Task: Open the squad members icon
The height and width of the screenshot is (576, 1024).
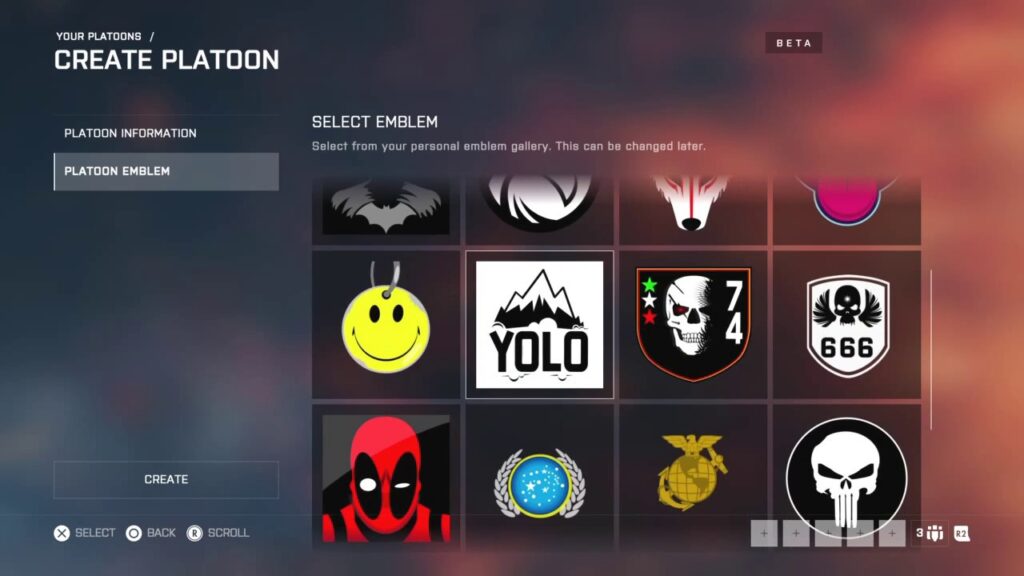Action: point(932,533)
